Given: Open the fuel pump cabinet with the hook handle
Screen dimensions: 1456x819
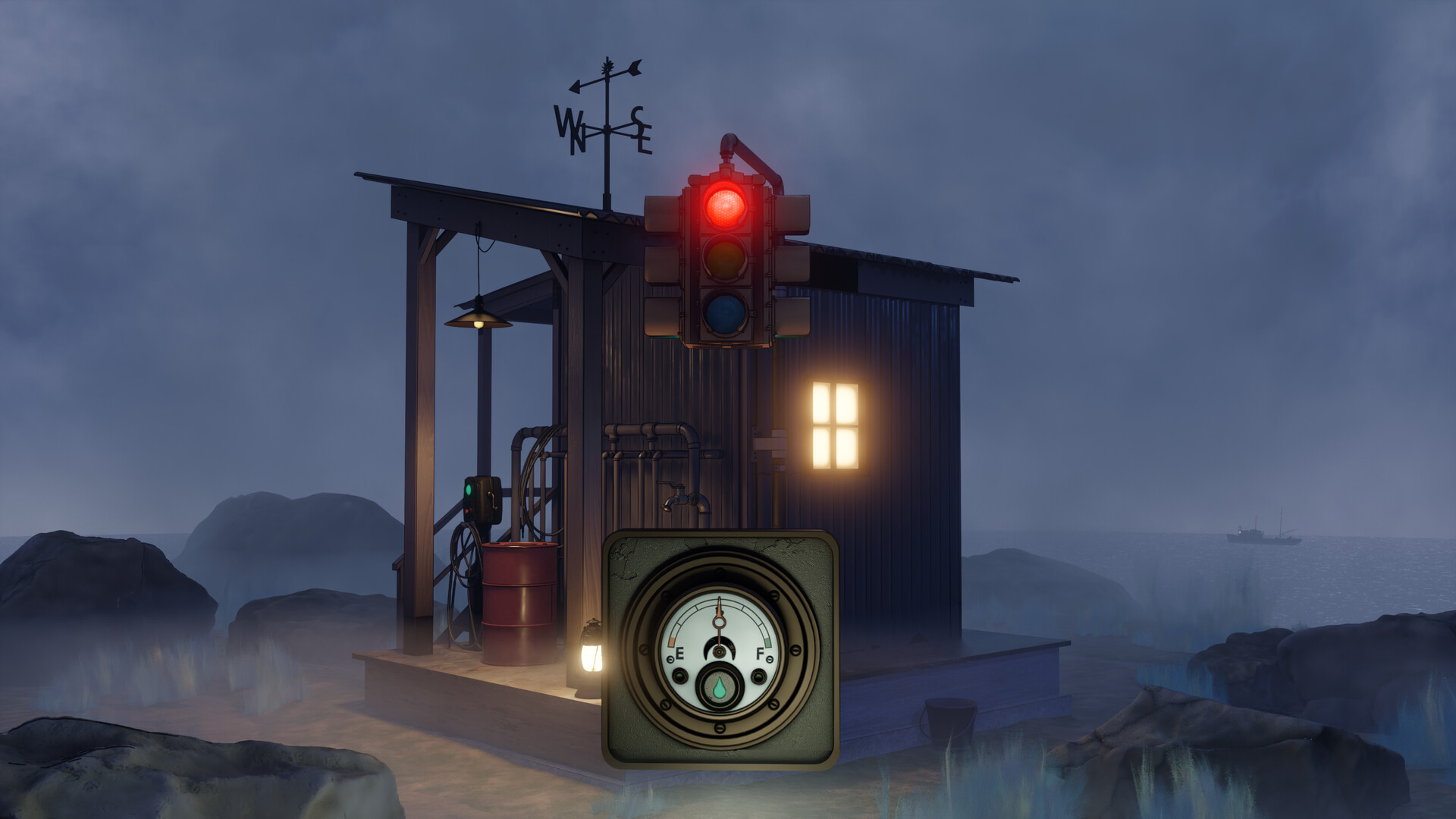Looking at the screenshot, I should coord(491,500).
